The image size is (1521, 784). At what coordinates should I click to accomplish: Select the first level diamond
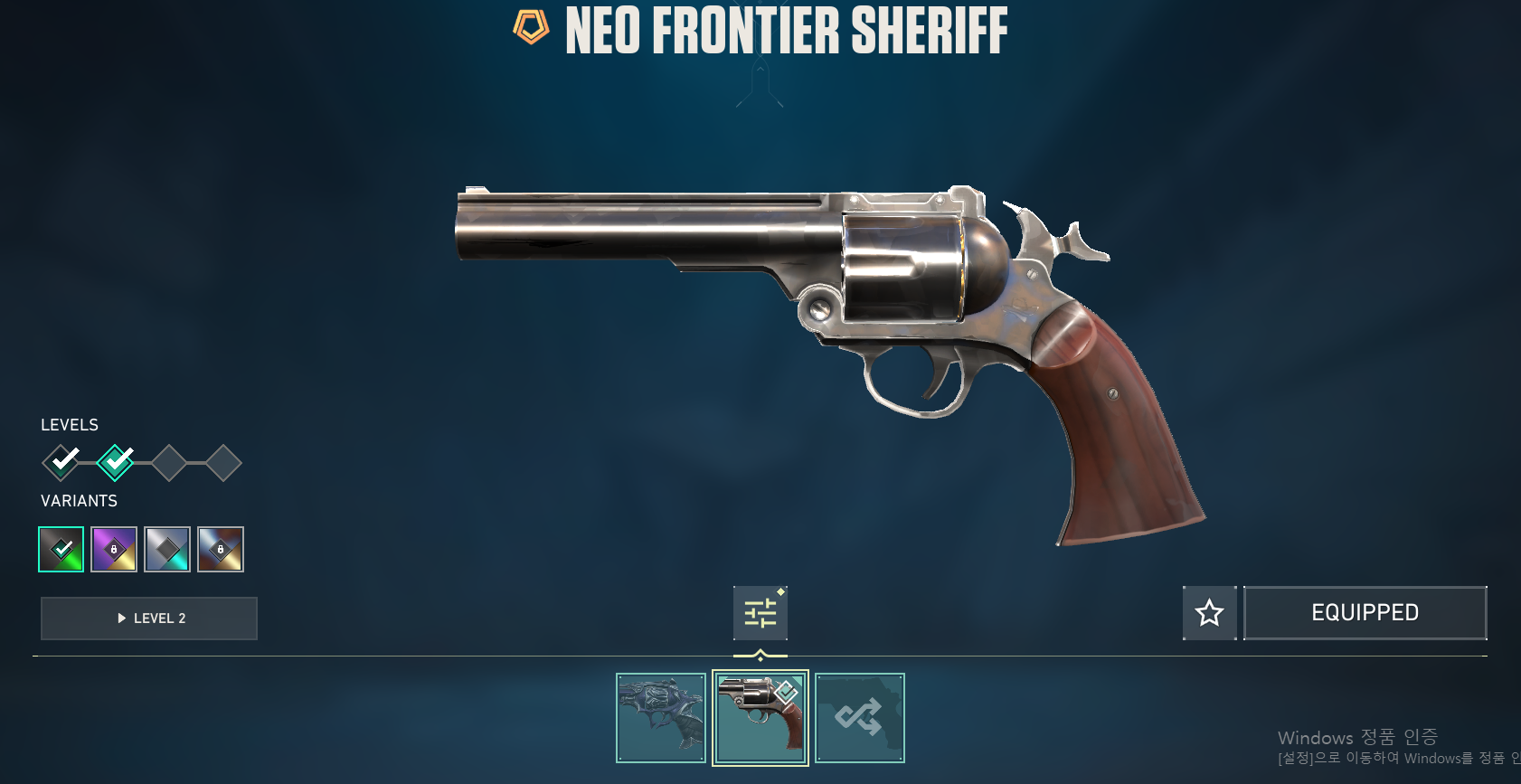tap(61, 463)
